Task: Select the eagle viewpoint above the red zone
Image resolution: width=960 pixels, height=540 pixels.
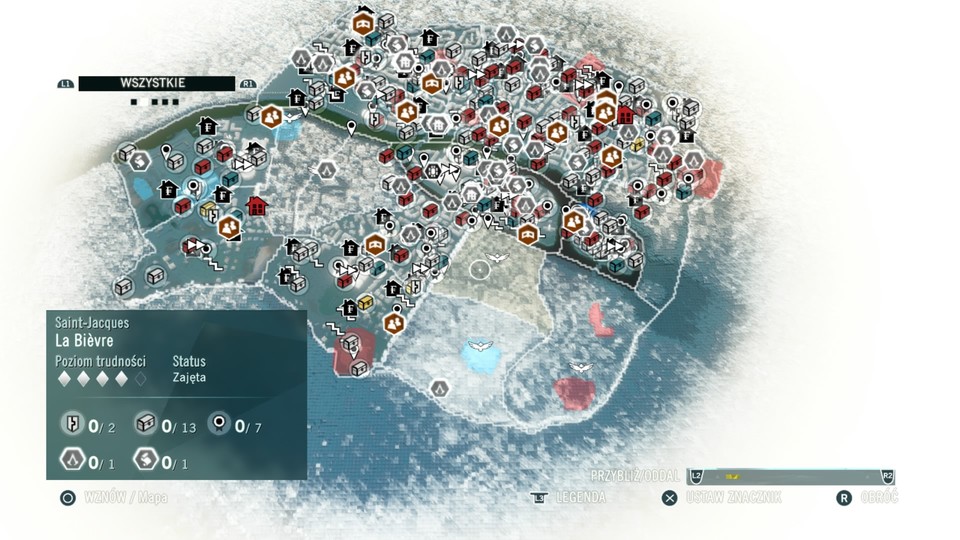Action: coord(580,367)
